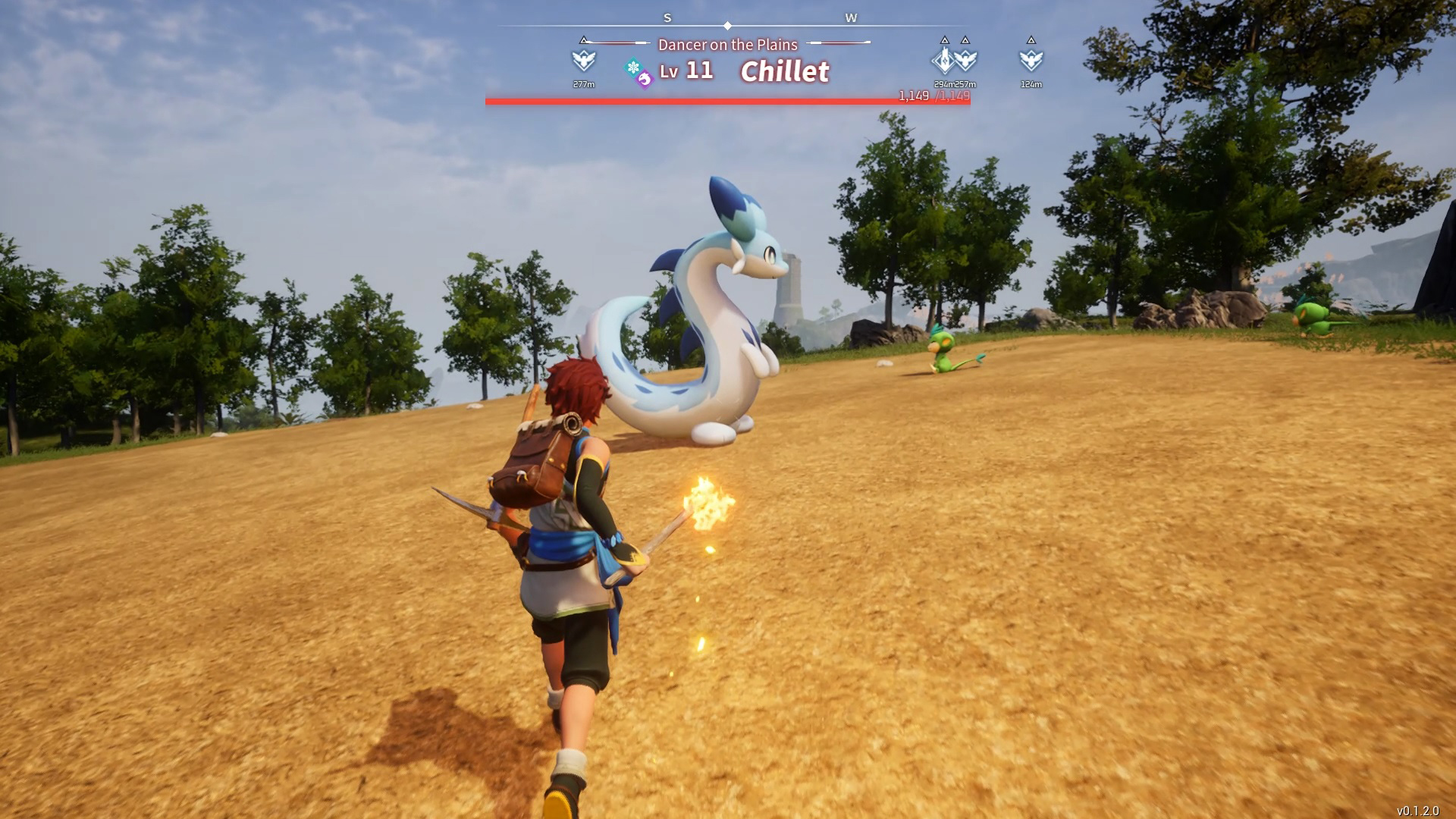Click the compass waypoint marker labeled 277m

583,60
